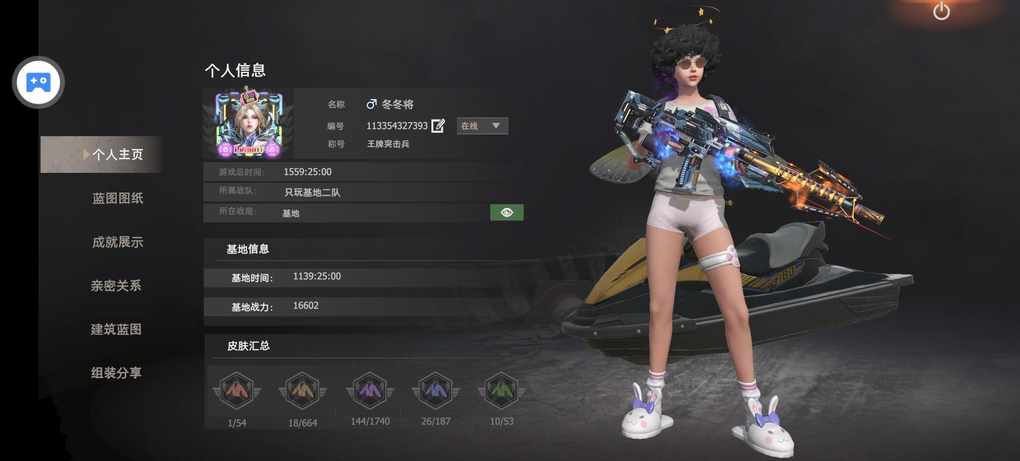
Task: Open the 在线 status dropdown
Action: pos(482,126)
